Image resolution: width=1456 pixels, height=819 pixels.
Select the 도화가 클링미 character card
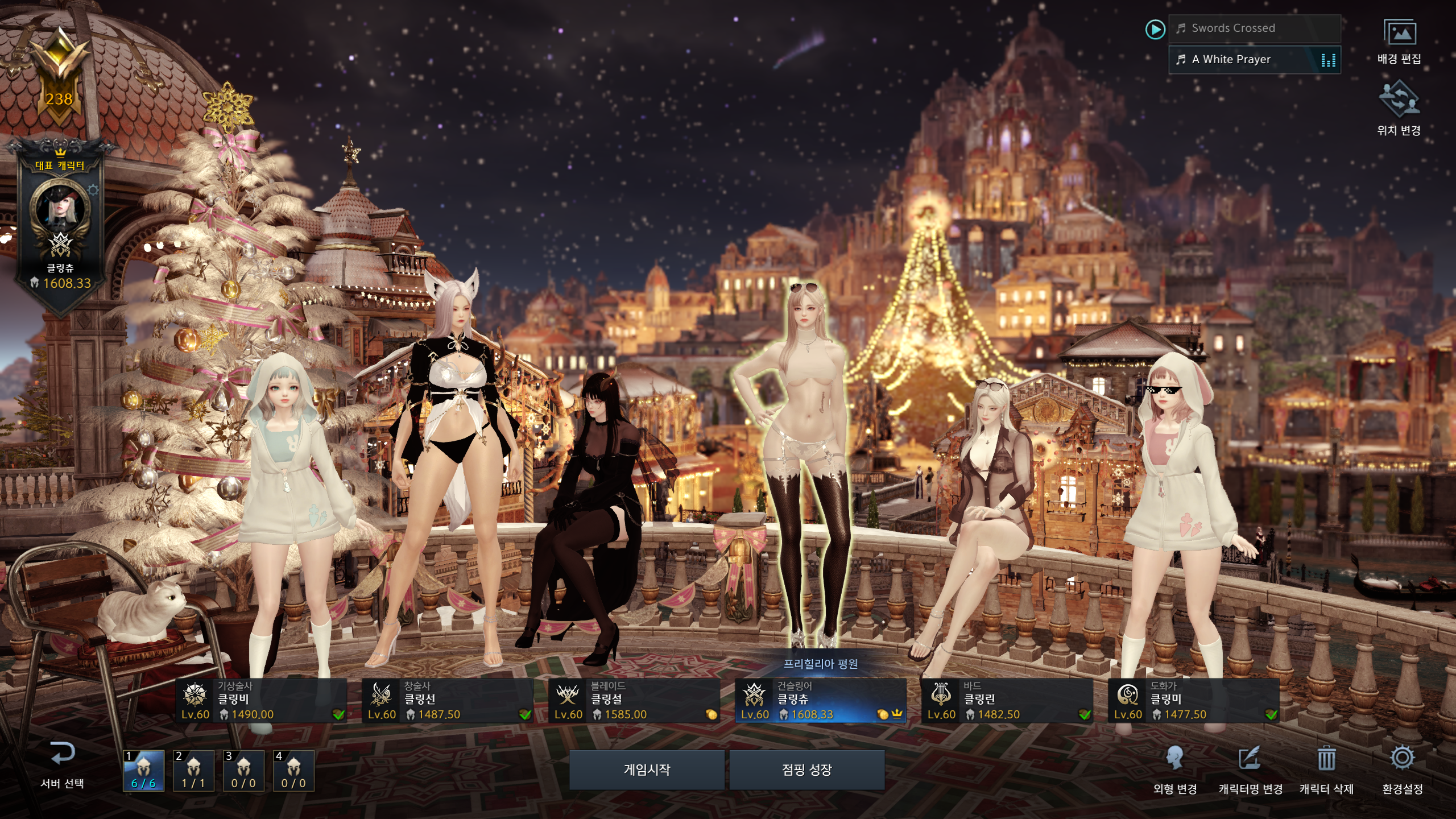coord(1194,701)
